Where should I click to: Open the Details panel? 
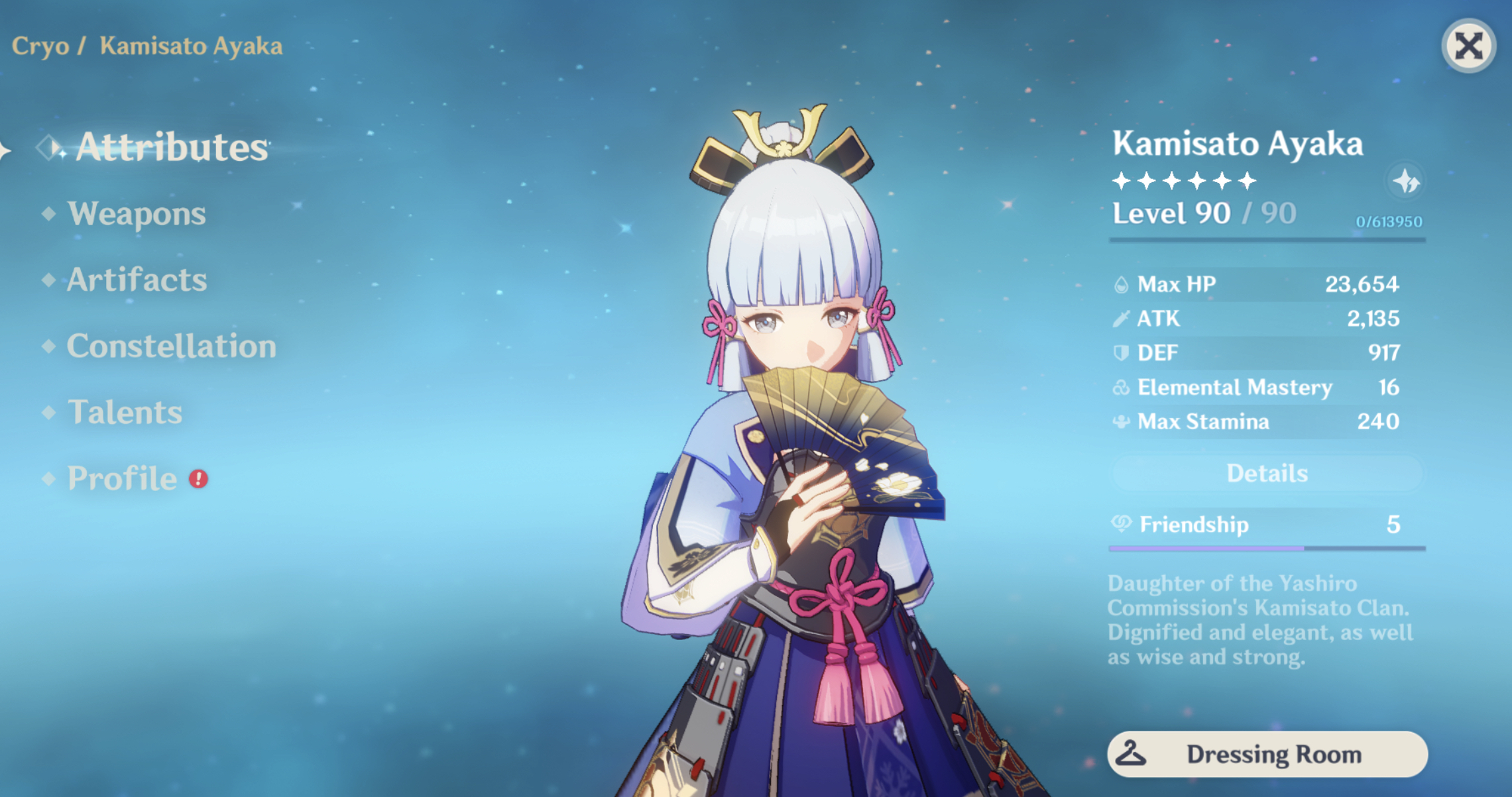click(x=1267, y=473)
